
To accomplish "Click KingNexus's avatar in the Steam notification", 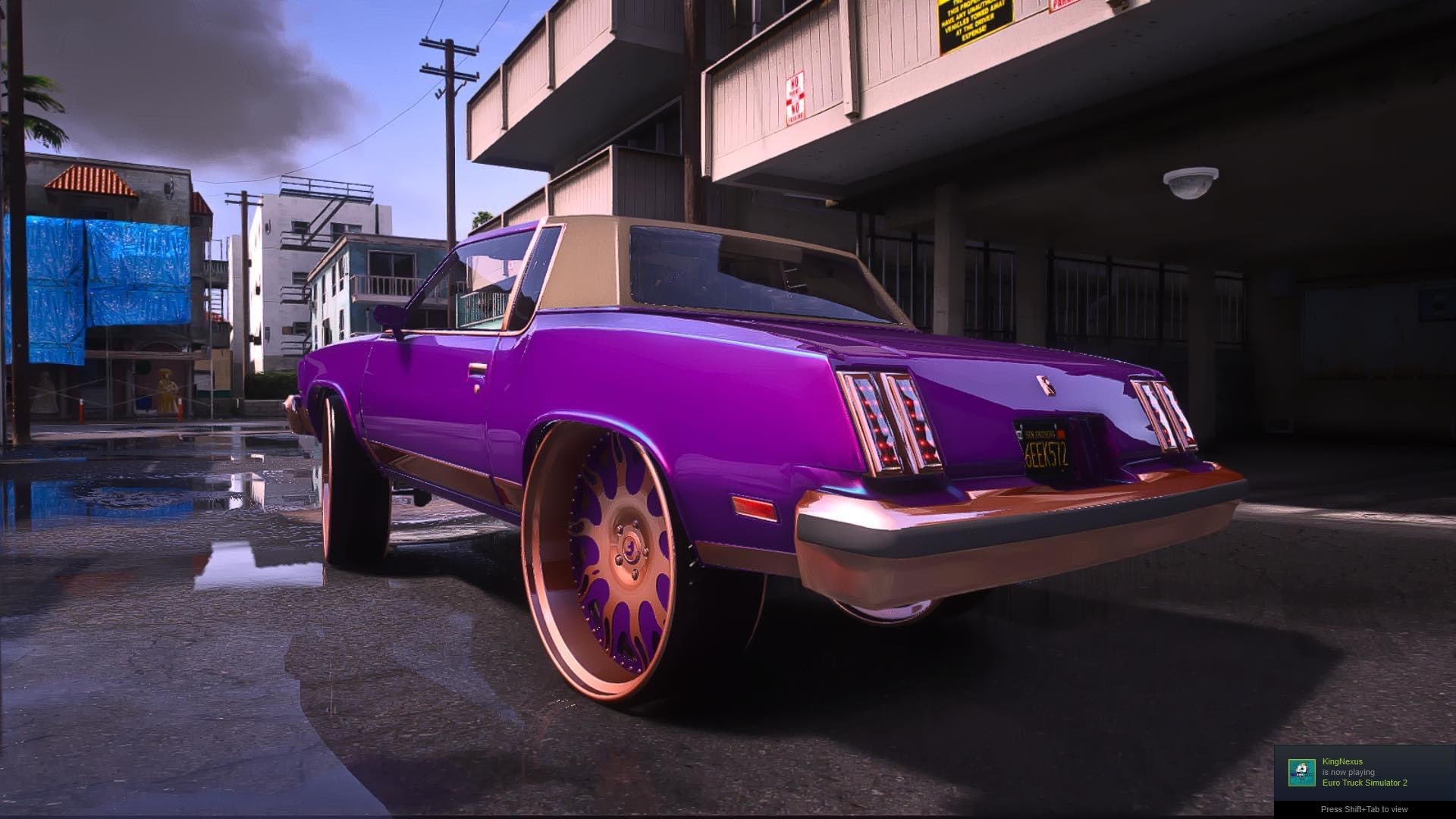I will point(1302,773).
